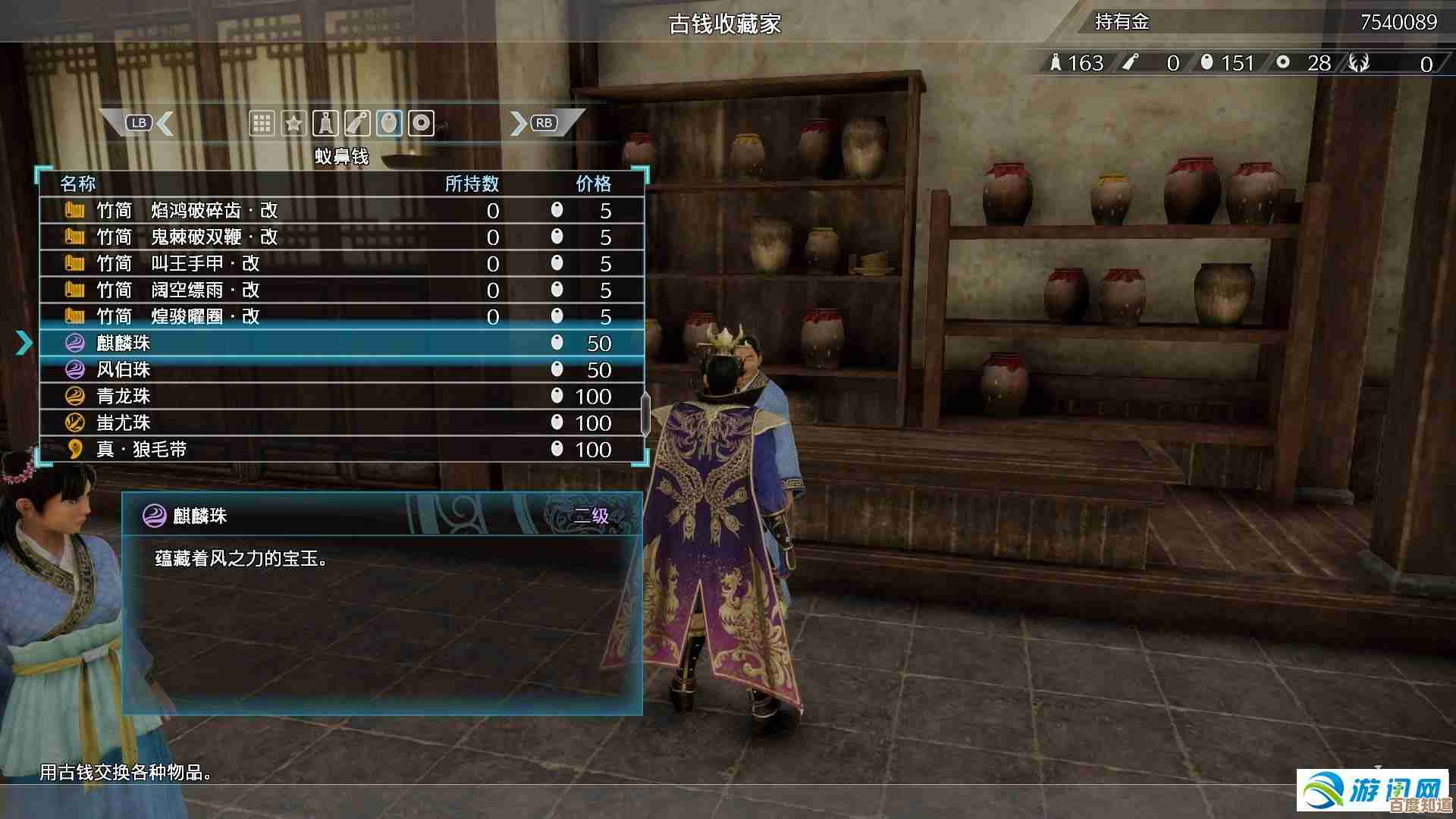Select the 竹简 焰鸿破碎齿·改 row
Screen dimensions: 1456x819
pyautogui.click(x=341, y=210)
